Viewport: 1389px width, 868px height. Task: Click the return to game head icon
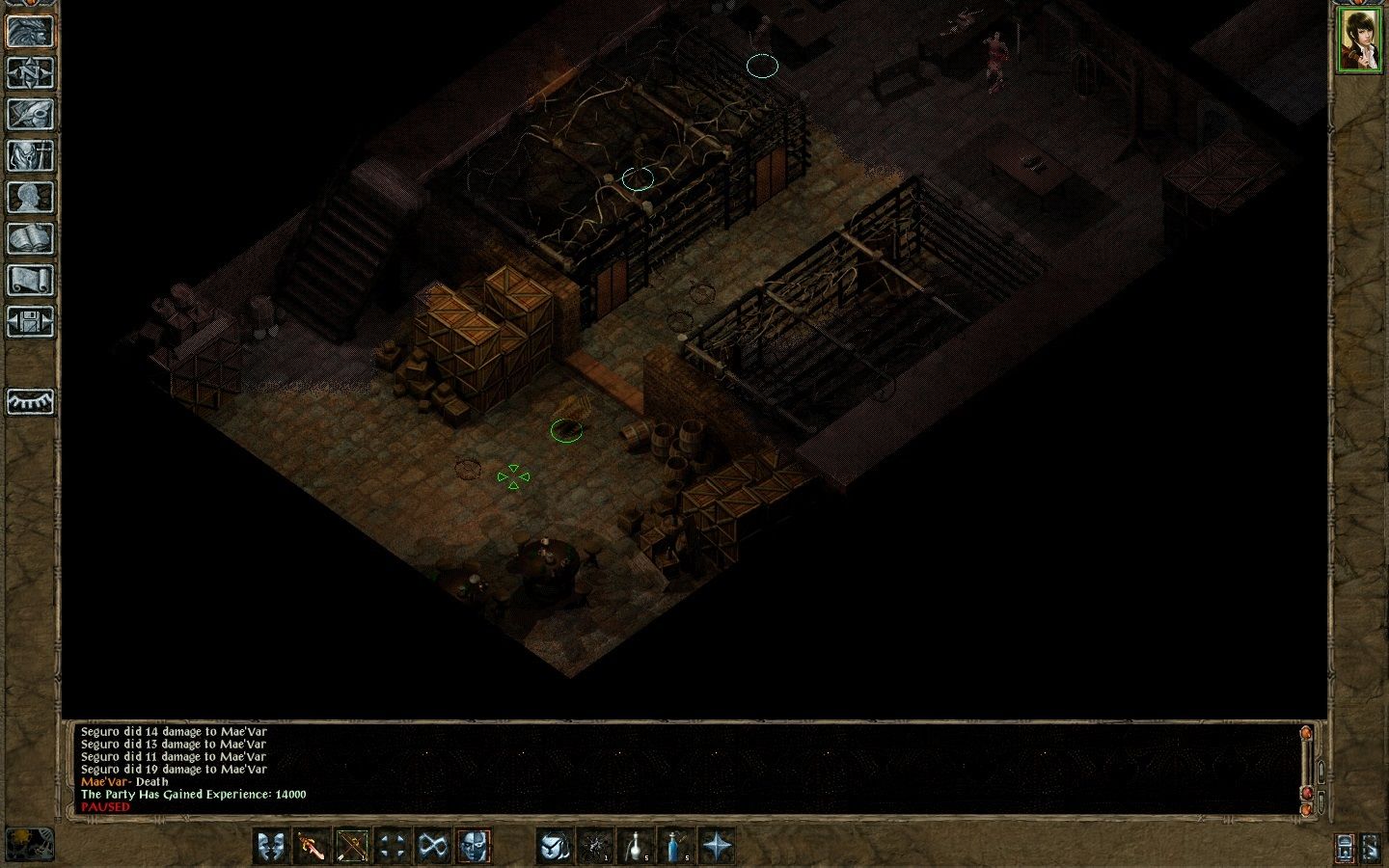click(30, 31)
